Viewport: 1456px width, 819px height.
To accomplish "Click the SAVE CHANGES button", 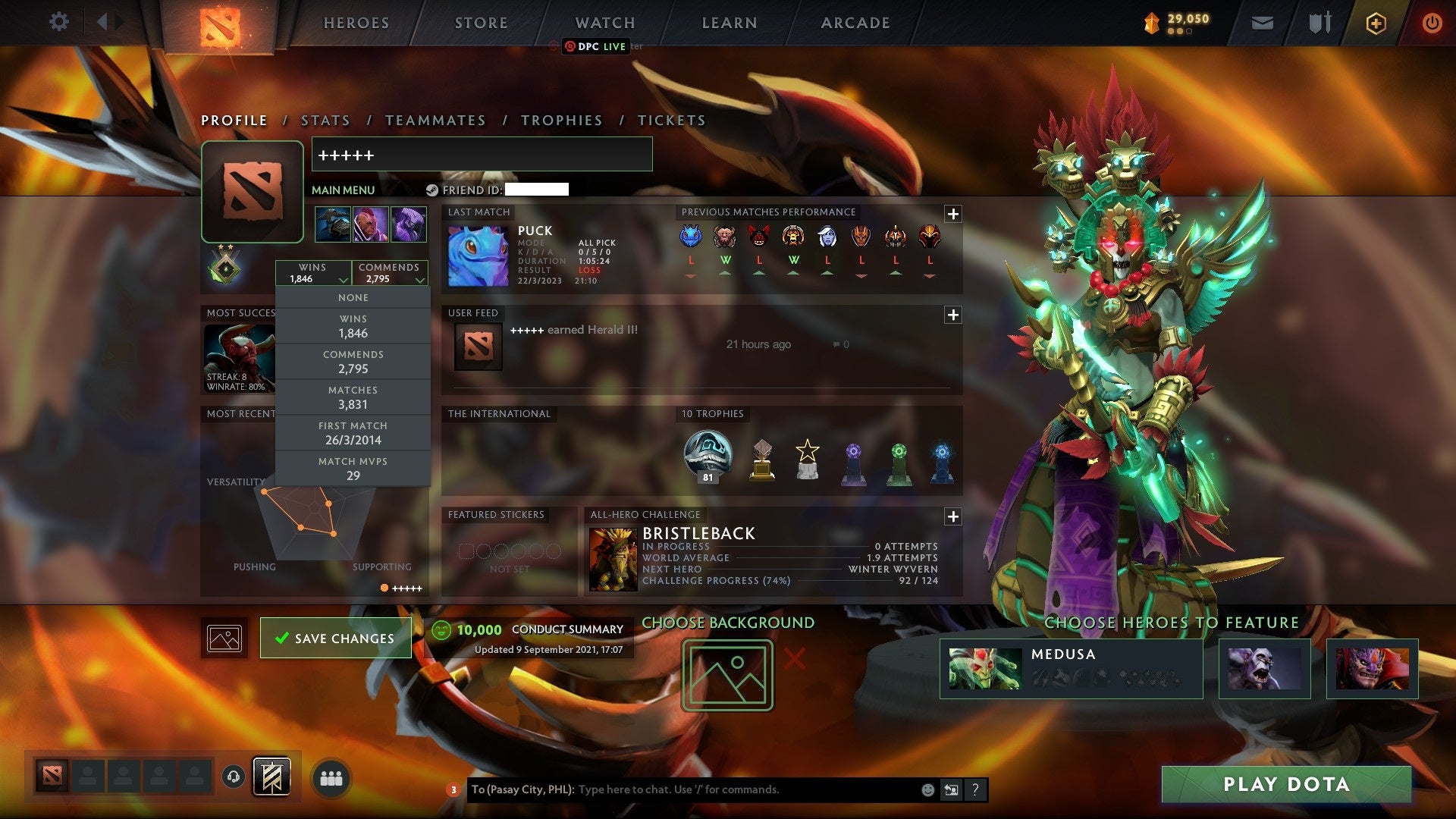I will point(336,638).
